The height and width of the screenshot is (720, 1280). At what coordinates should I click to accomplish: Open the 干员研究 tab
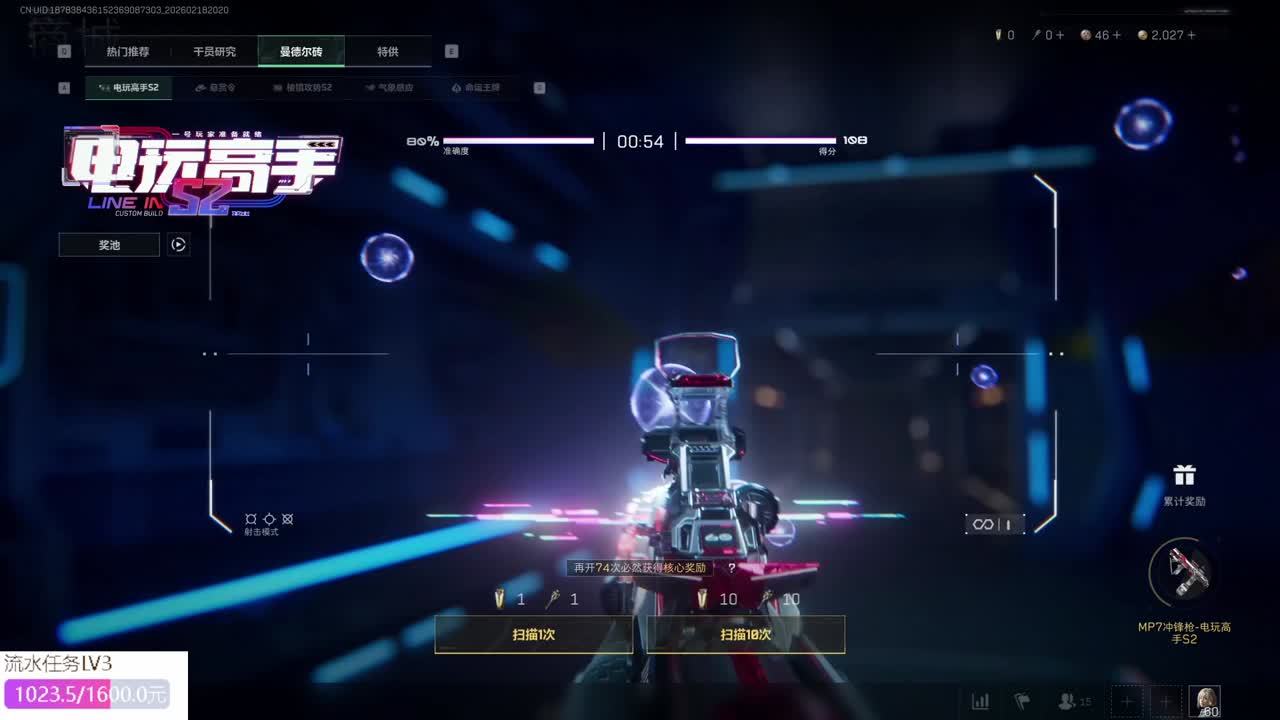click(x=214, y=51)
